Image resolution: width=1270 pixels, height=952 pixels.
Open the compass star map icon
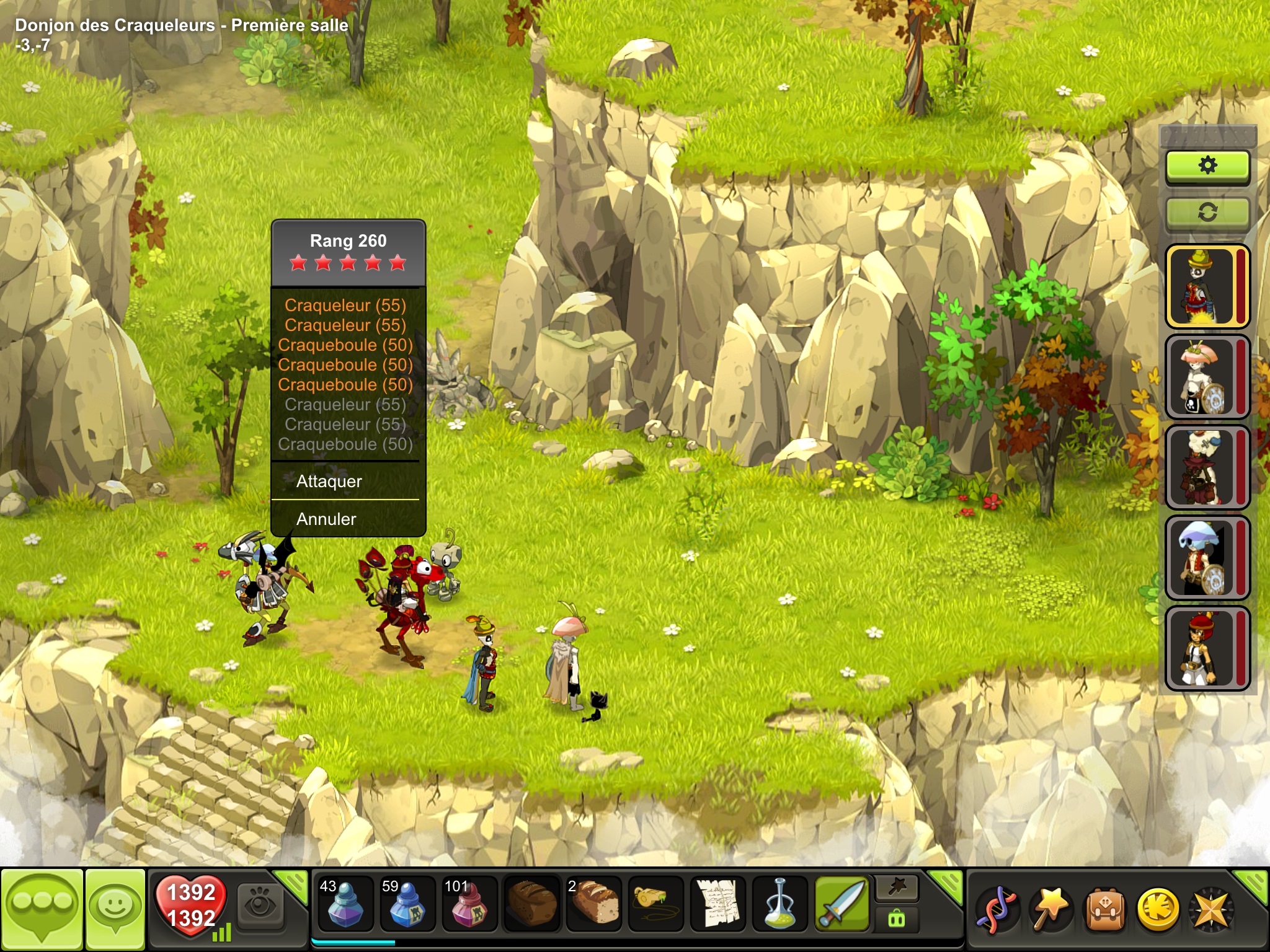[1210, 910]
